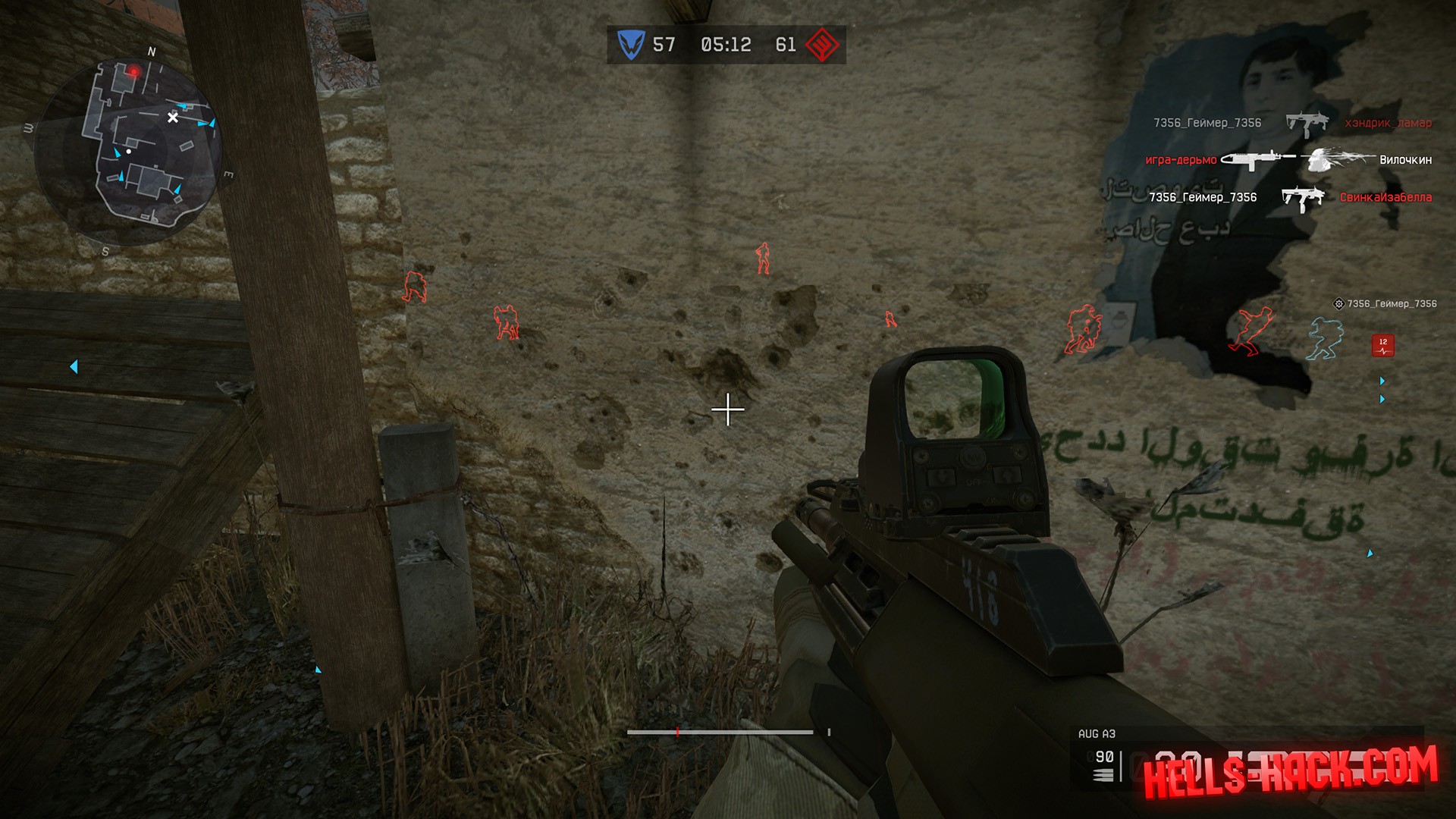Click the red medic heartbeat icon
The width and height of the screenshot is (1456, 819).
[1382, 346]
